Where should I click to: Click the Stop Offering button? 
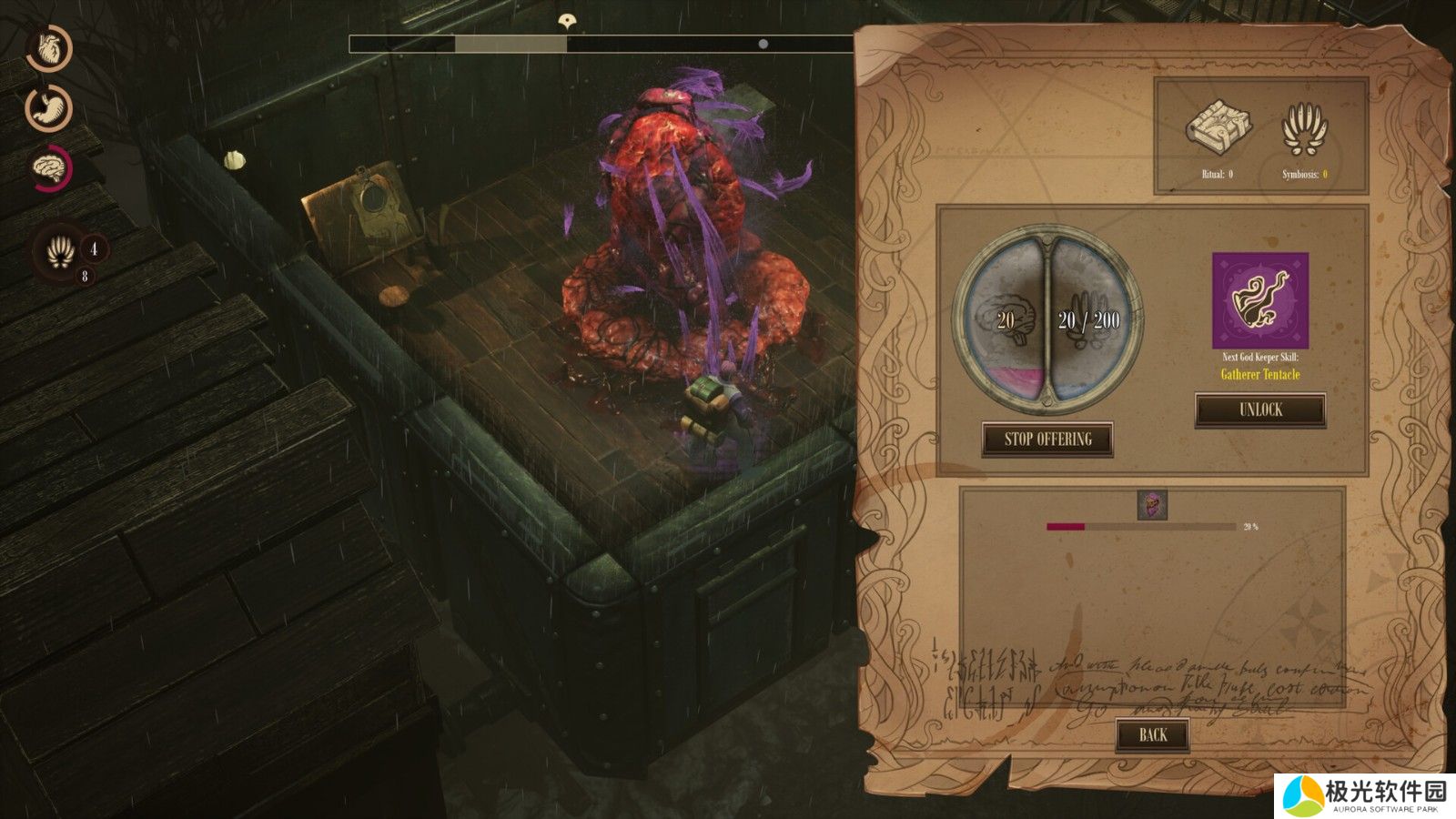pyautogui.click(x=1047, y=439)
